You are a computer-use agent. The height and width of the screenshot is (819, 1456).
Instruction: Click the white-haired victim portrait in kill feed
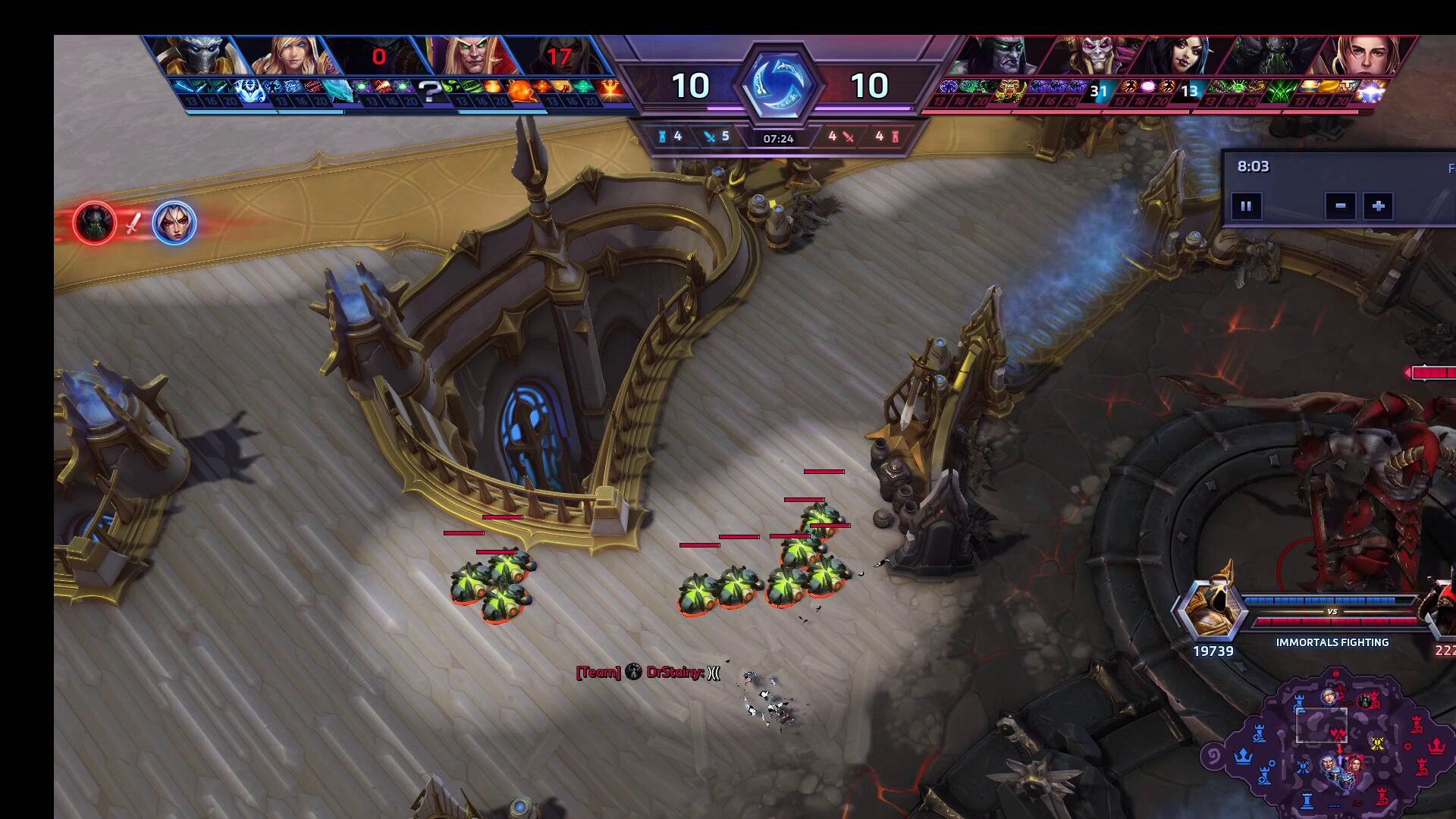[x=174, y=223]
